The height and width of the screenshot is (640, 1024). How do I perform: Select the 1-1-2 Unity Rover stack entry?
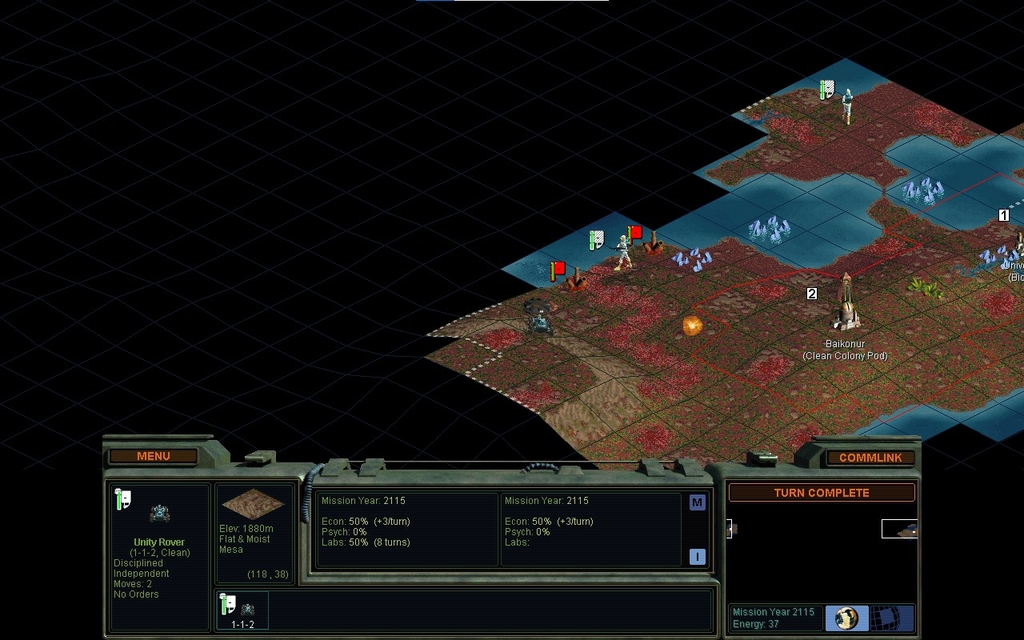pos(242,610)
